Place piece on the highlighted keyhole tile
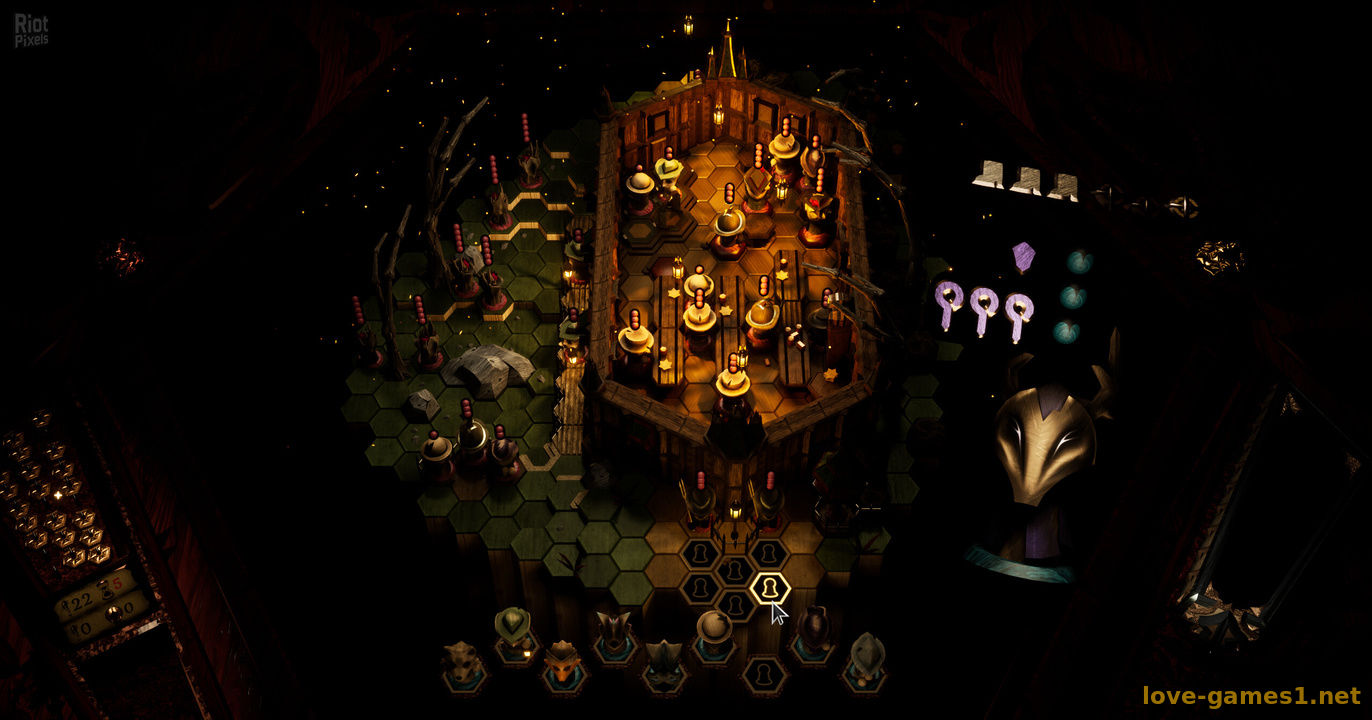Viewport: 1372px width, 720px height. click(769, 588)
